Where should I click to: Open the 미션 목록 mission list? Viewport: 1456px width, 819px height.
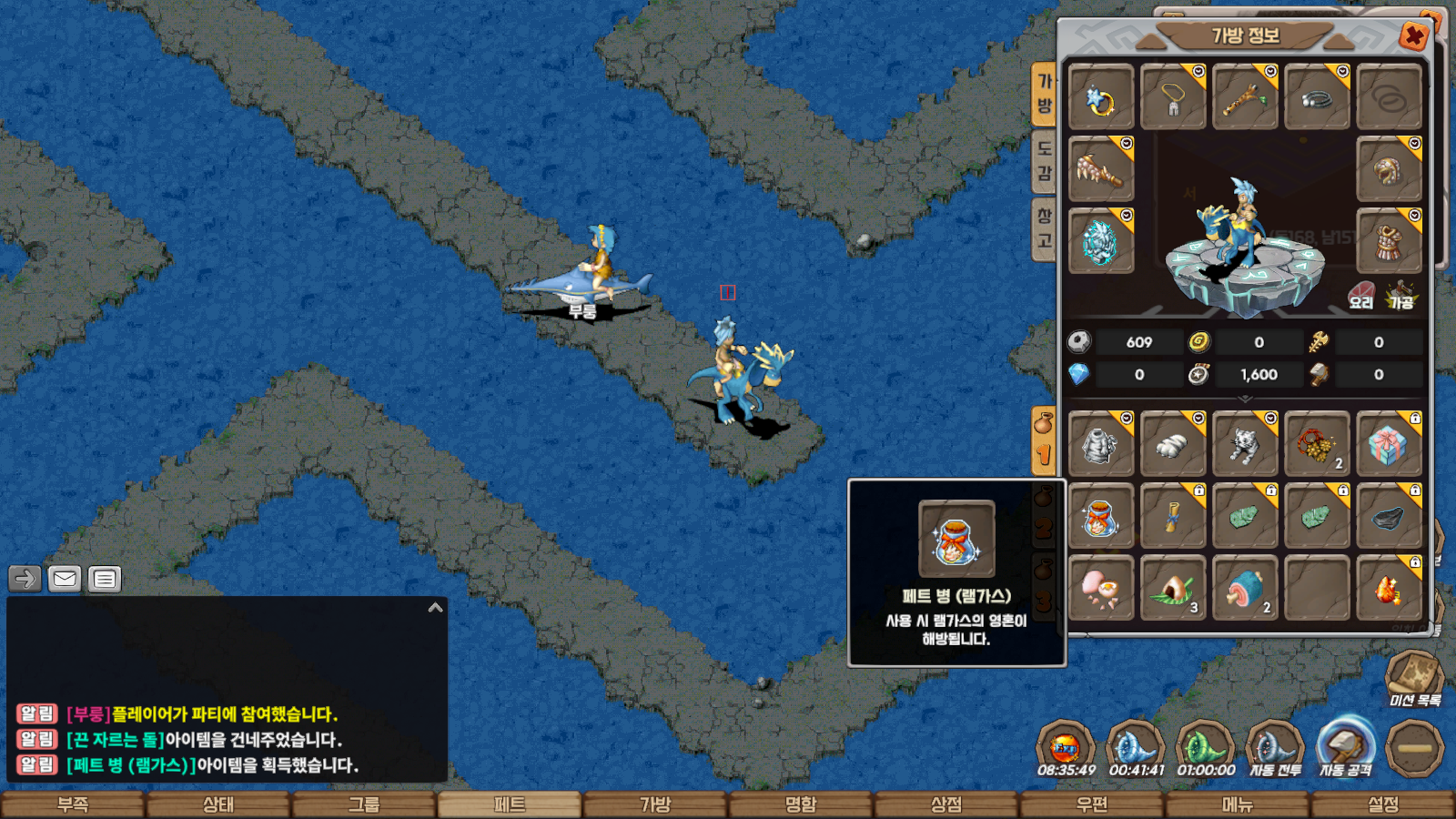[1414, 678]
